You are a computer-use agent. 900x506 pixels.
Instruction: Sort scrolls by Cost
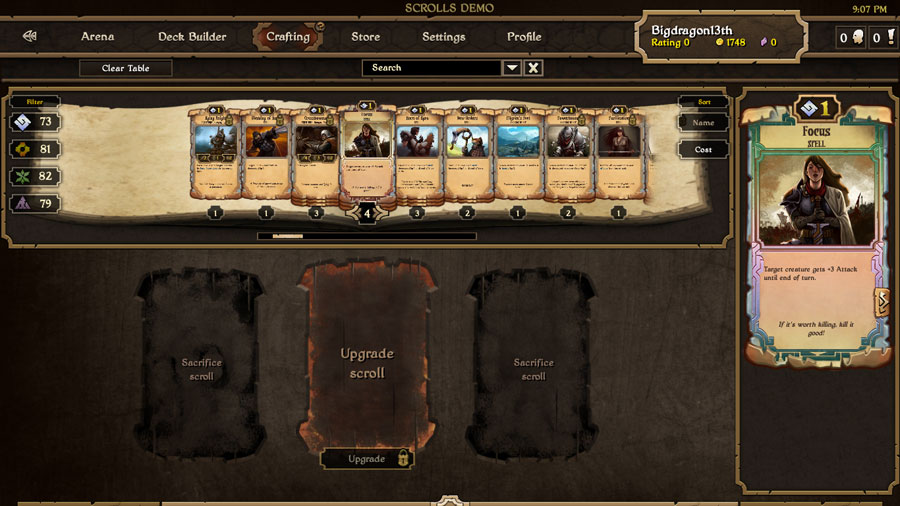point(703,149)
